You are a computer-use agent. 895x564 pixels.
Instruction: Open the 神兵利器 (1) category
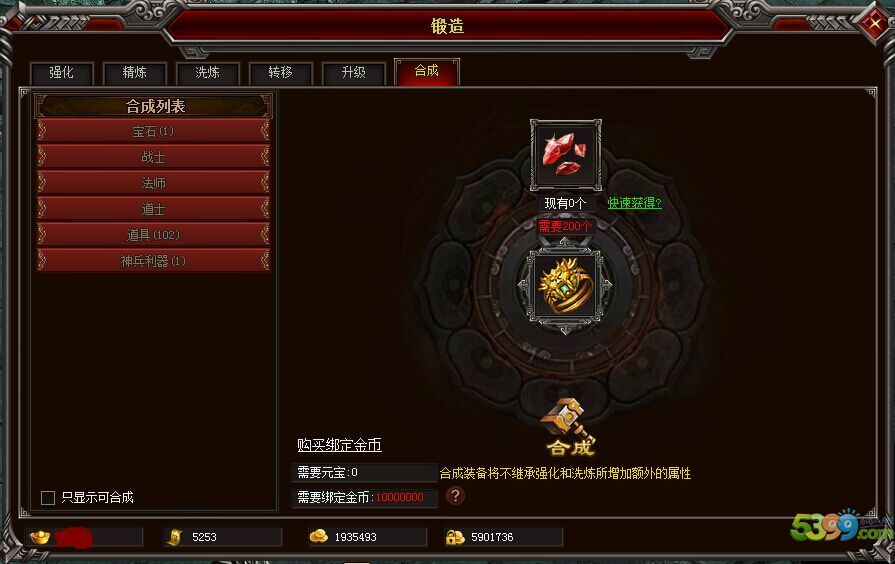(x=153, y=261)
